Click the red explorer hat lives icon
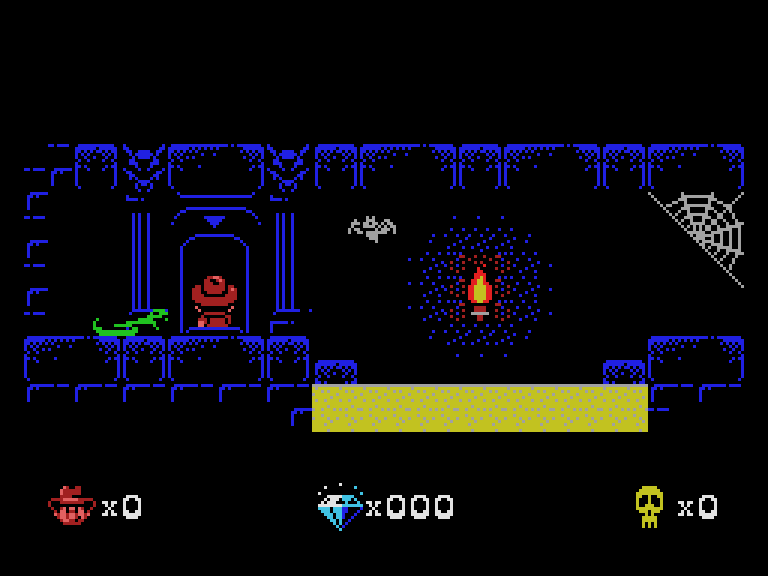This screenshot has height=576, width=768. coord(71,506)
